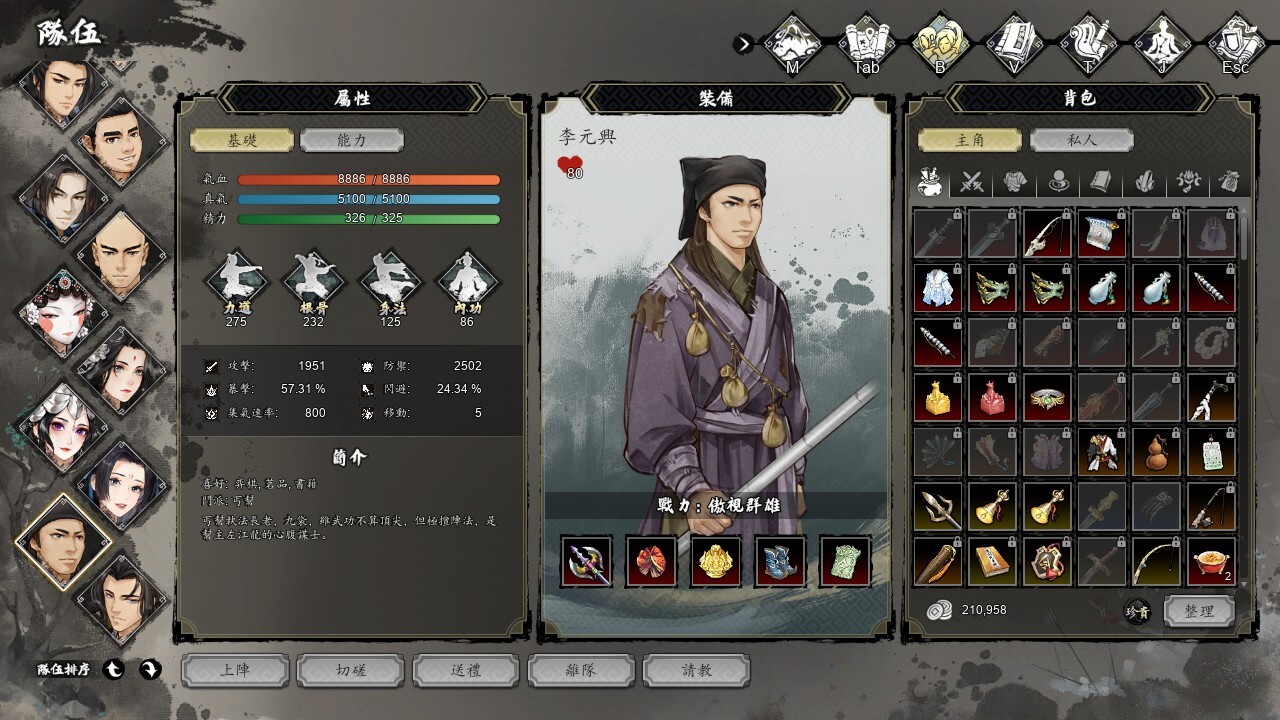Select the equipped blue boots slot
Image resolution: width=1280 pixels, height=720 pixels.
(x=781, y=561)
